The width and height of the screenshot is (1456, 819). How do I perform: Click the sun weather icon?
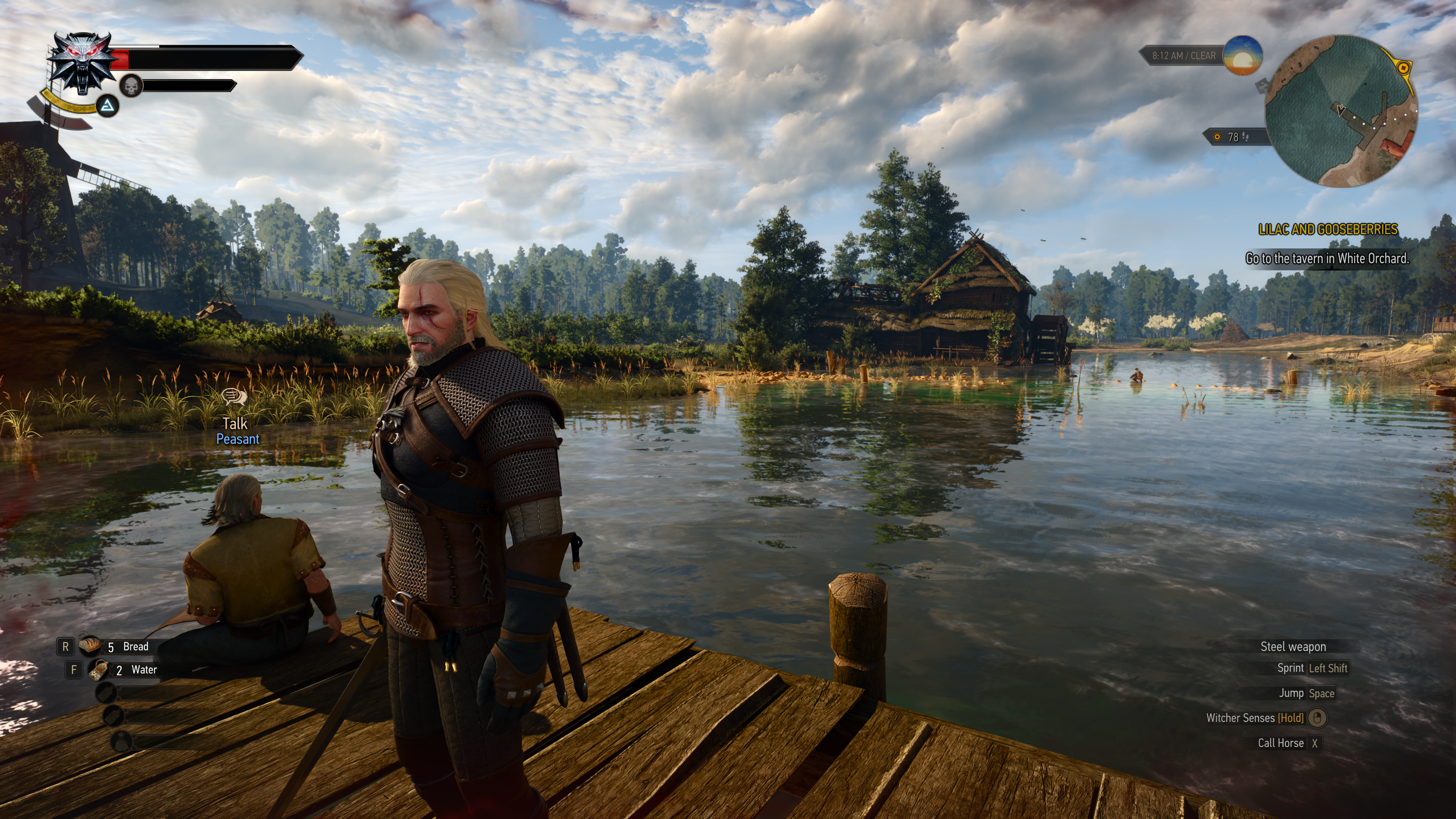1243,55
